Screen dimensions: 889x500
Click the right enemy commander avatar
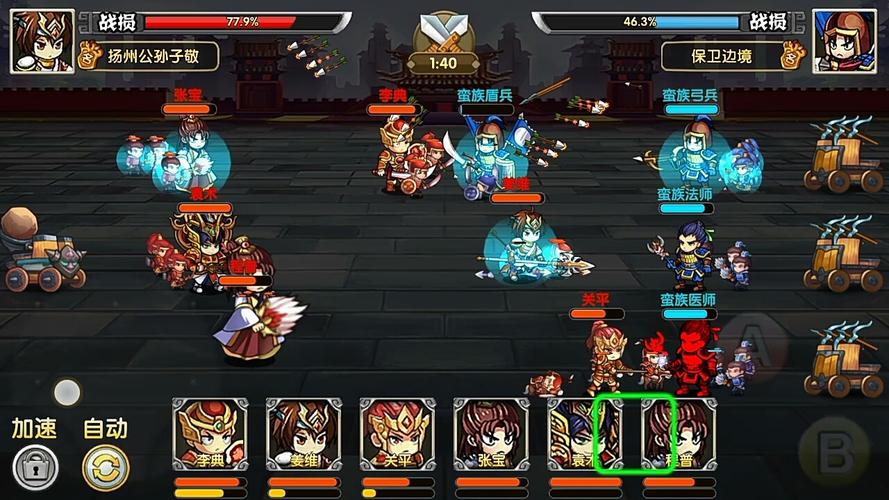[x=845, y=41]
